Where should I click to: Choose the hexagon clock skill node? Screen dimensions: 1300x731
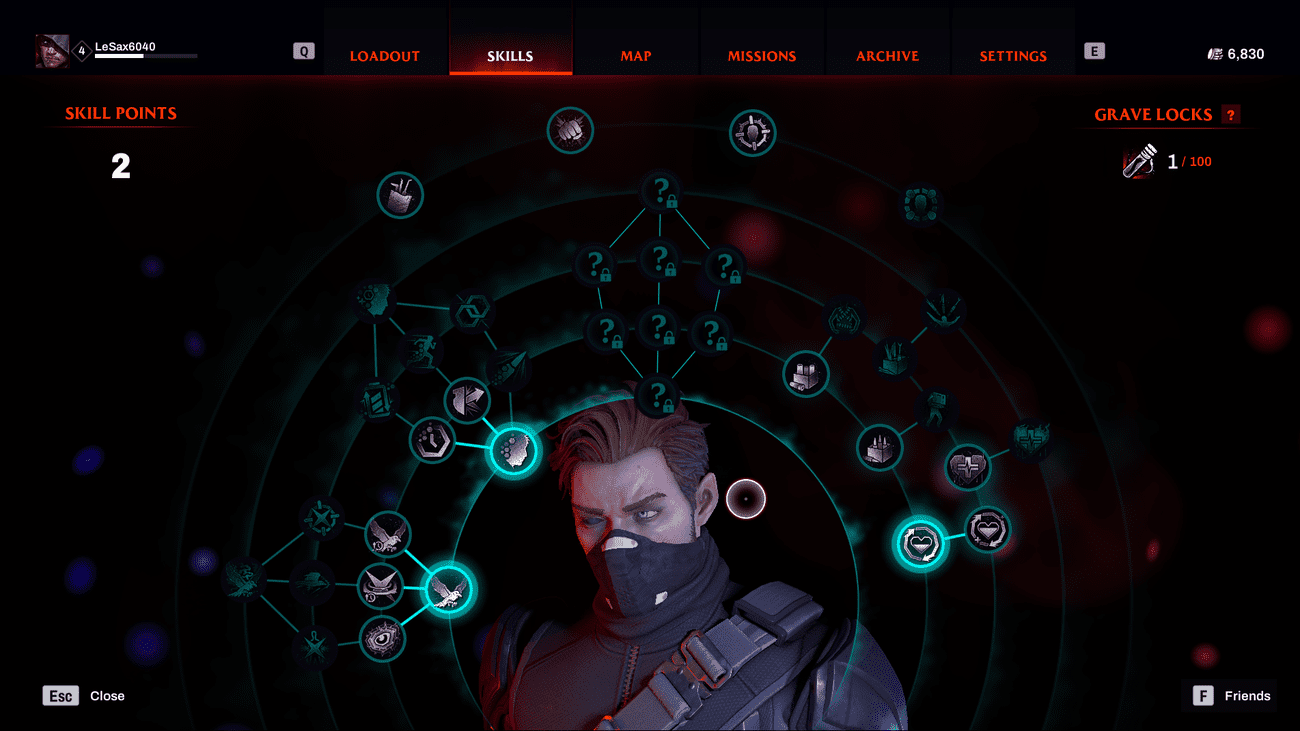pos(433,441)
